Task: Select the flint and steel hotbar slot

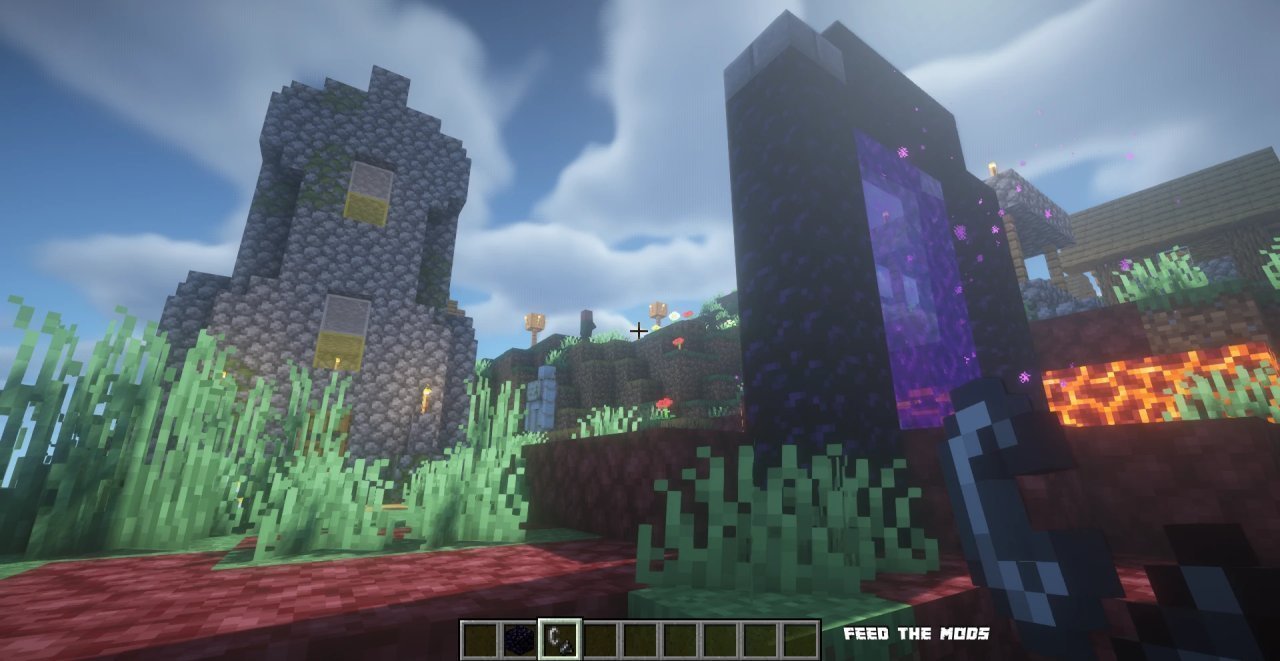Action: pyautogui.click(x=559, y=640)
